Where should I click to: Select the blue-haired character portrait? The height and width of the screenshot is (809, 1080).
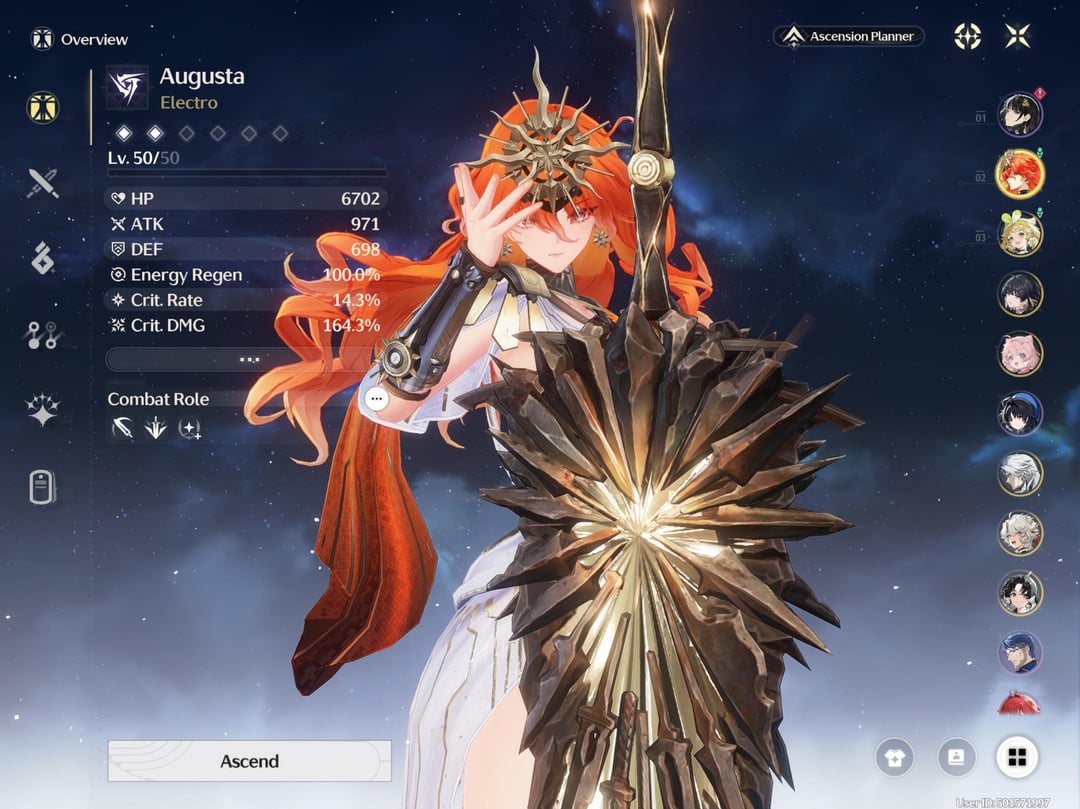tap(1020, 653)
